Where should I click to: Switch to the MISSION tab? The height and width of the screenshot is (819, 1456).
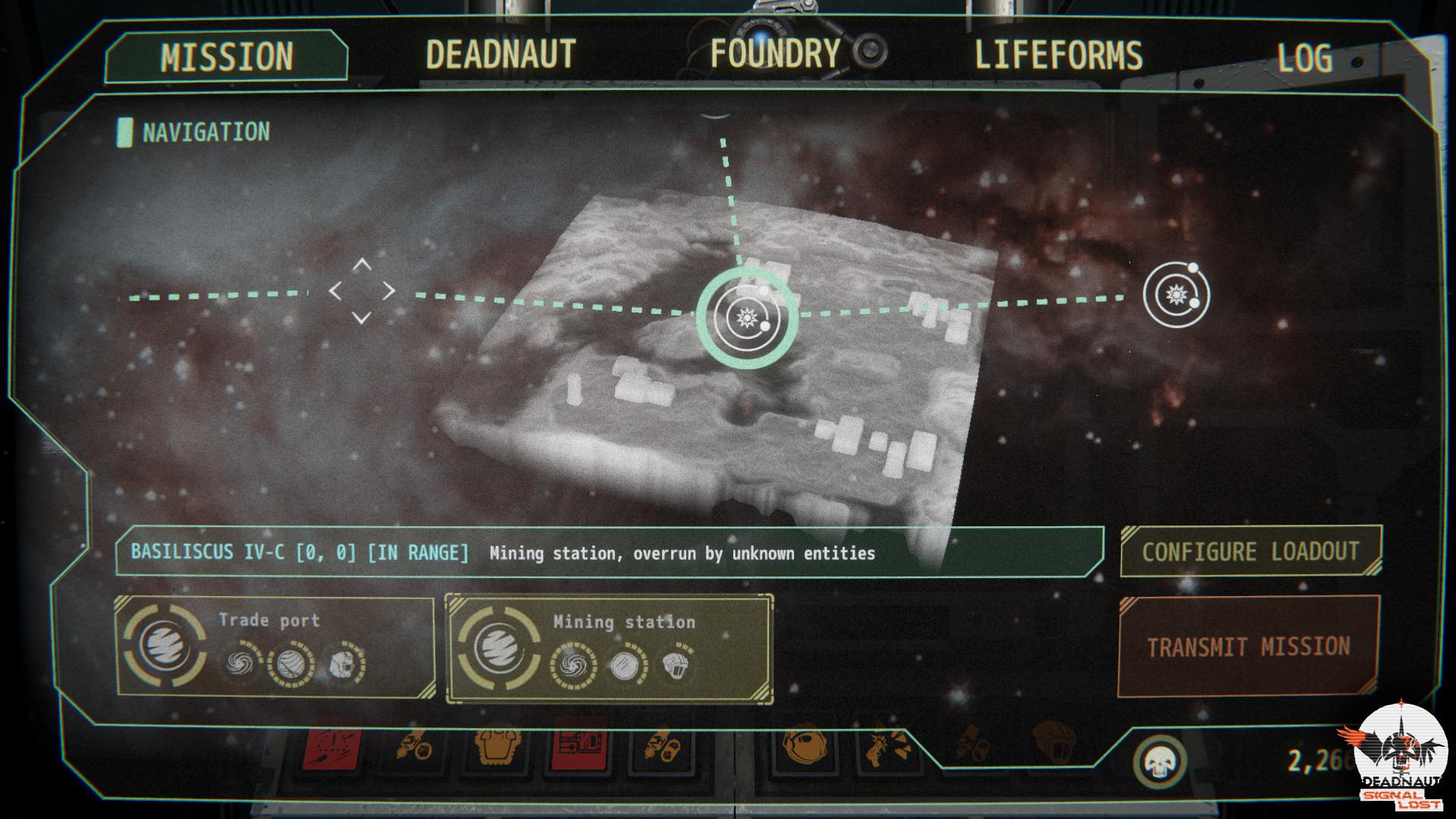(x=226, y=57)
